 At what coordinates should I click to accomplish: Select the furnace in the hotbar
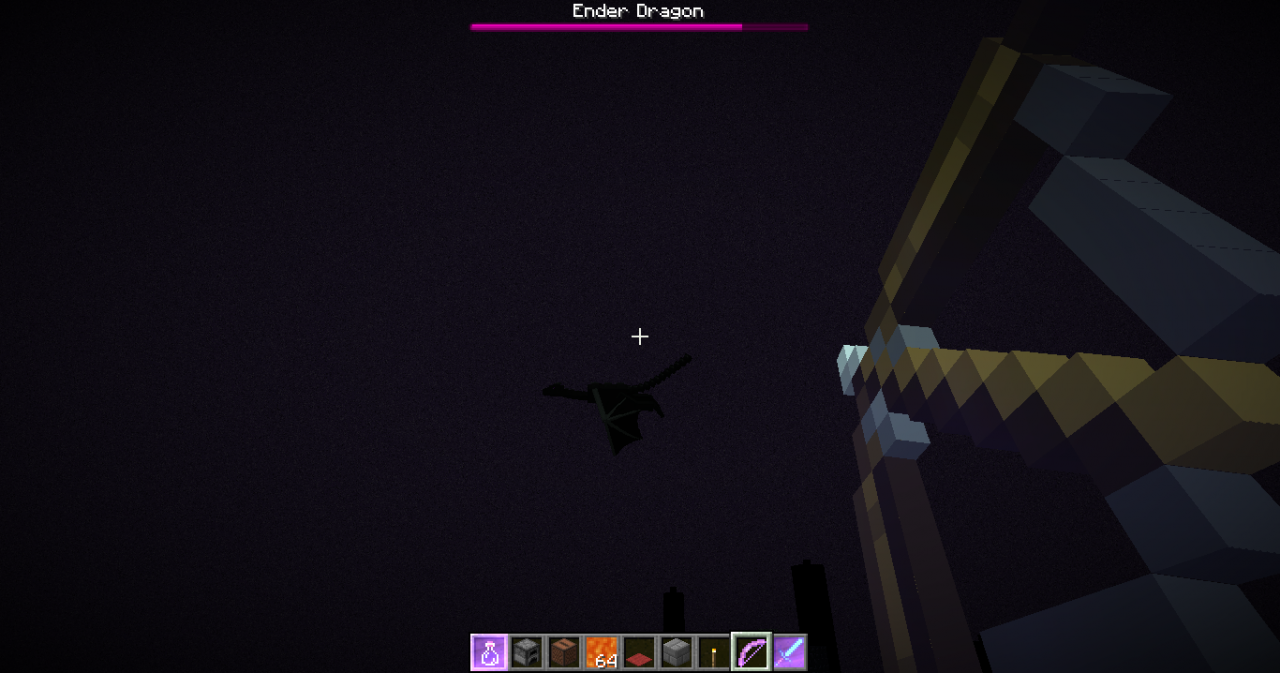[527, 653]
